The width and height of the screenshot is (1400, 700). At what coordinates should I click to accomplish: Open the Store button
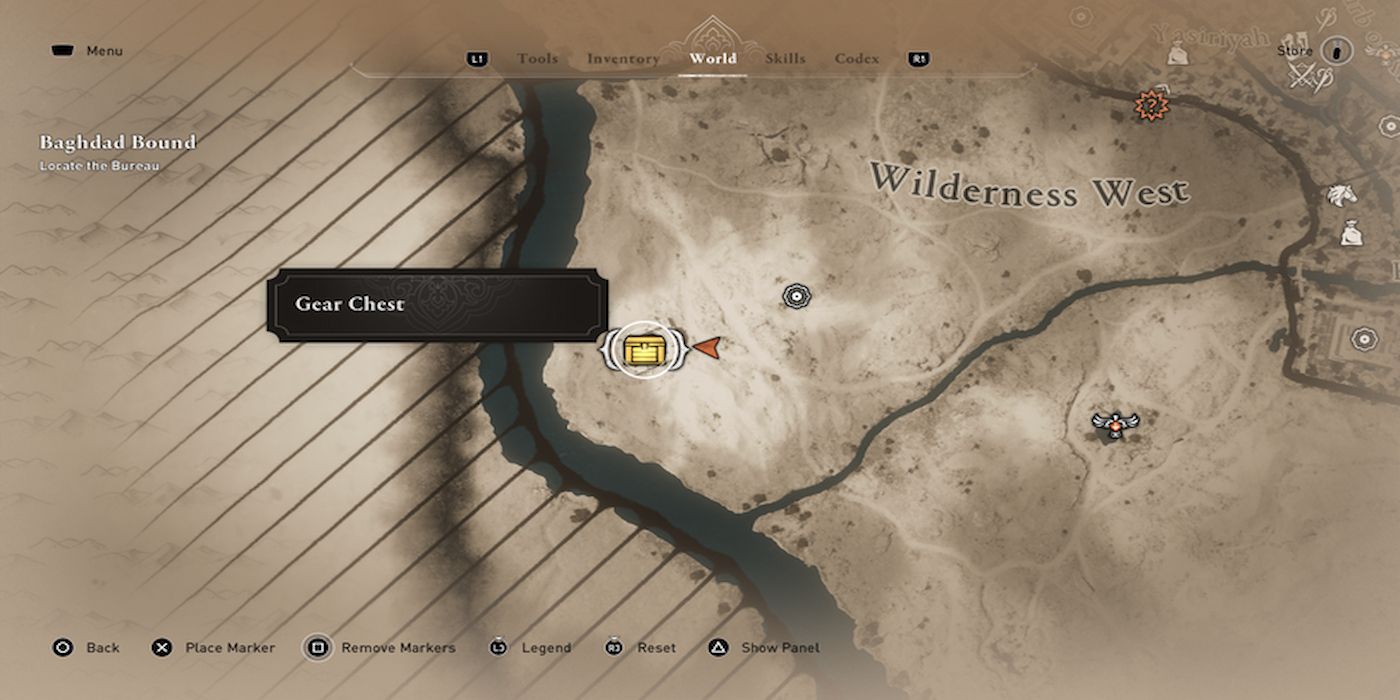tap(1336, 51)
